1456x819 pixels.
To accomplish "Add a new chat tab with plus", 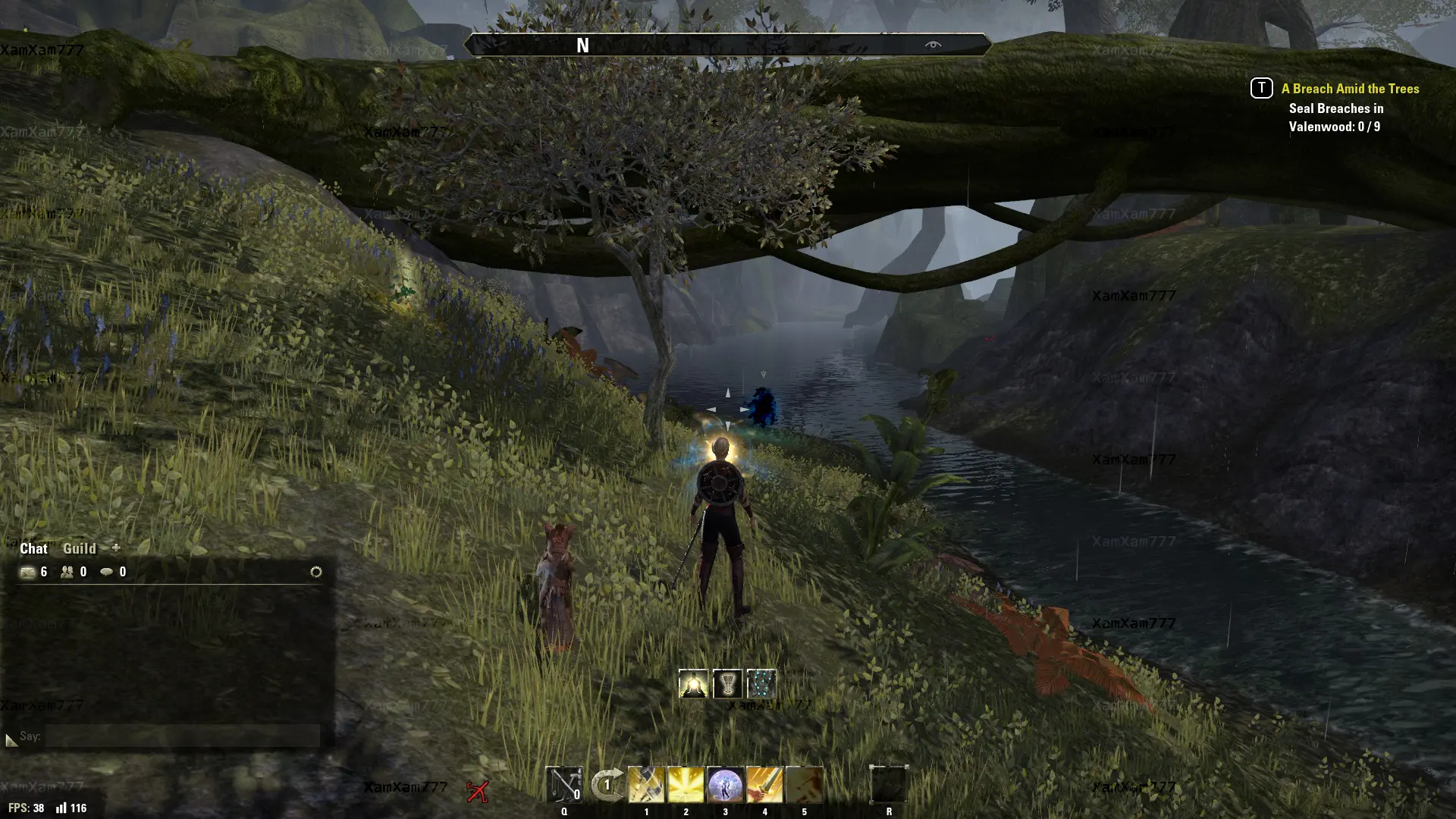I will click(116, 548).
